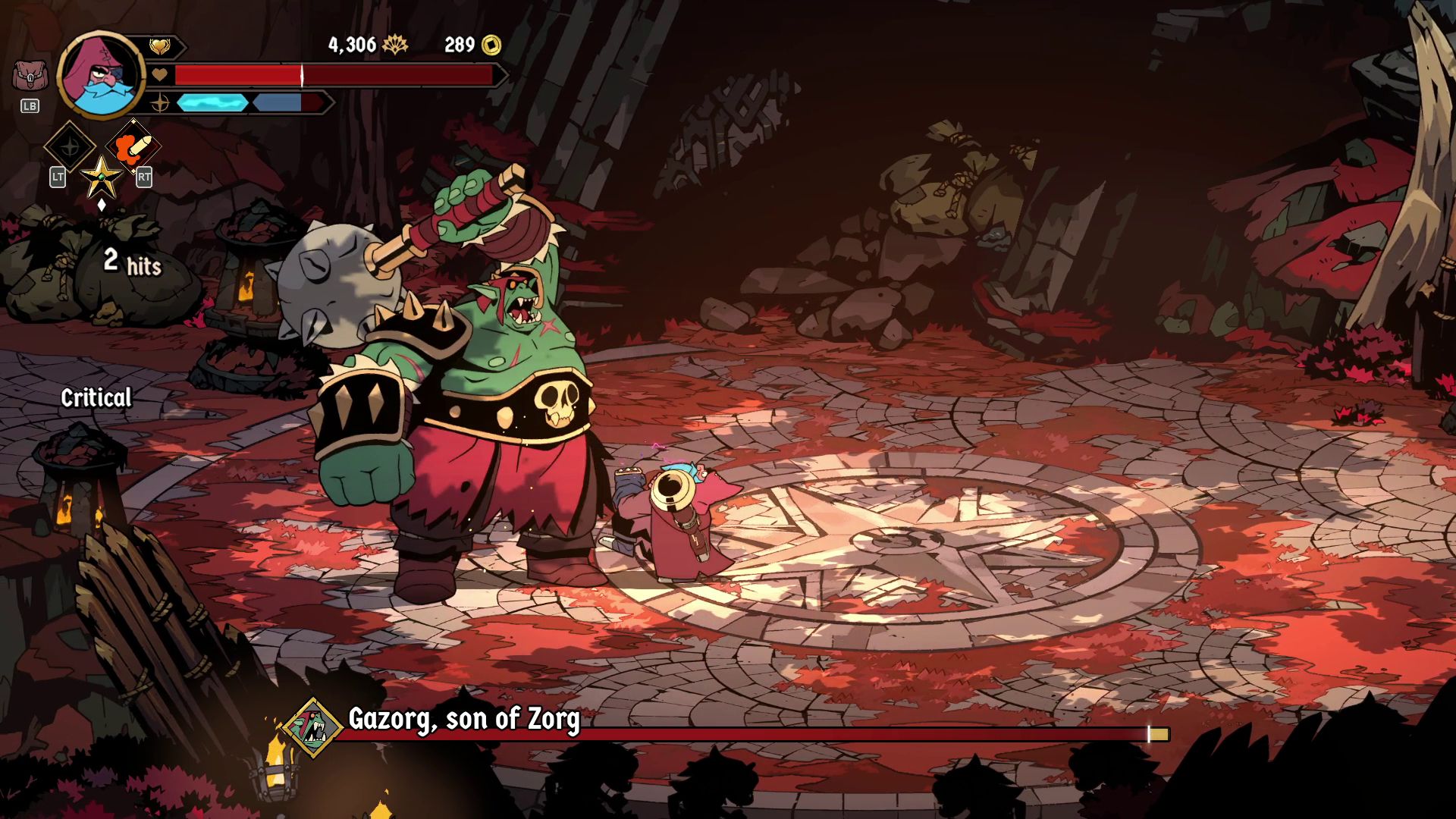Open the backpack inventory icon

tap(30, 77)
